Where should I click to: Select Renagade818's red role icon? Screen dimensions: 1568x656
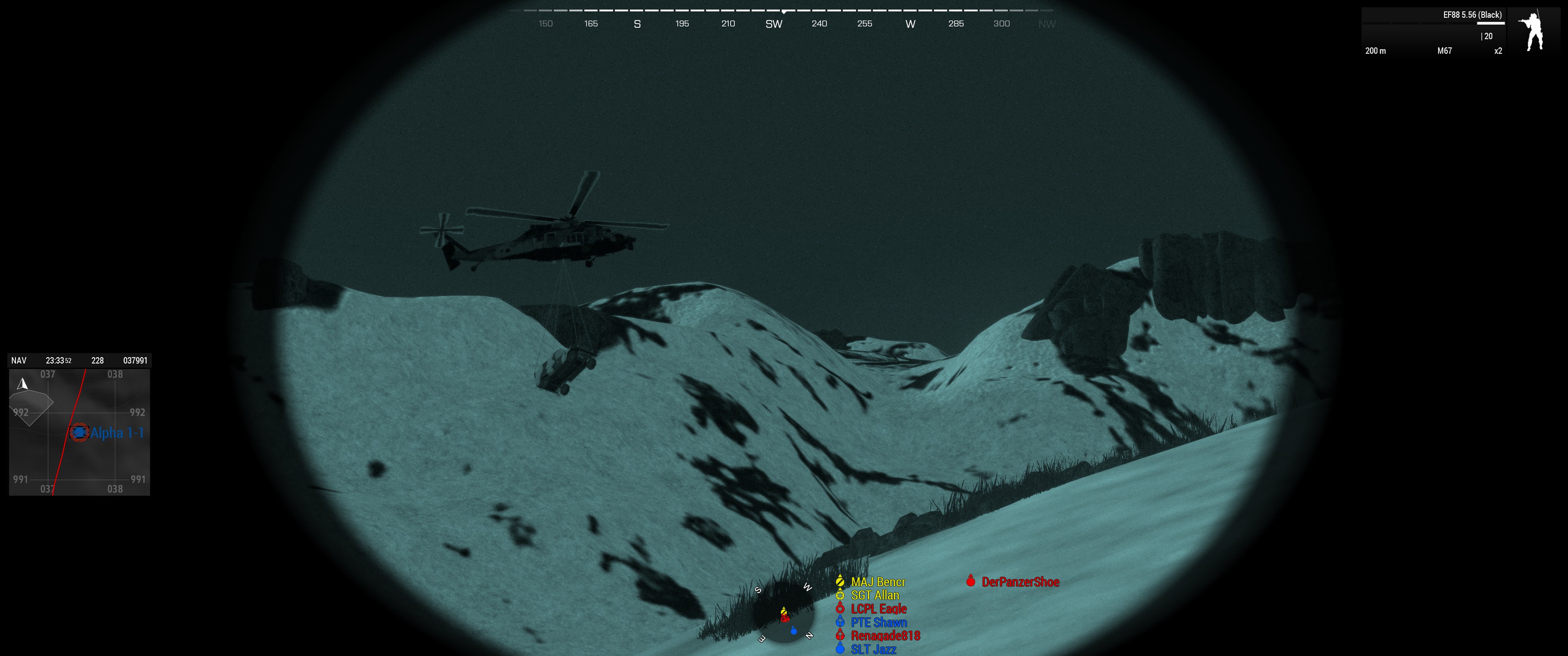tap(841, 635)
